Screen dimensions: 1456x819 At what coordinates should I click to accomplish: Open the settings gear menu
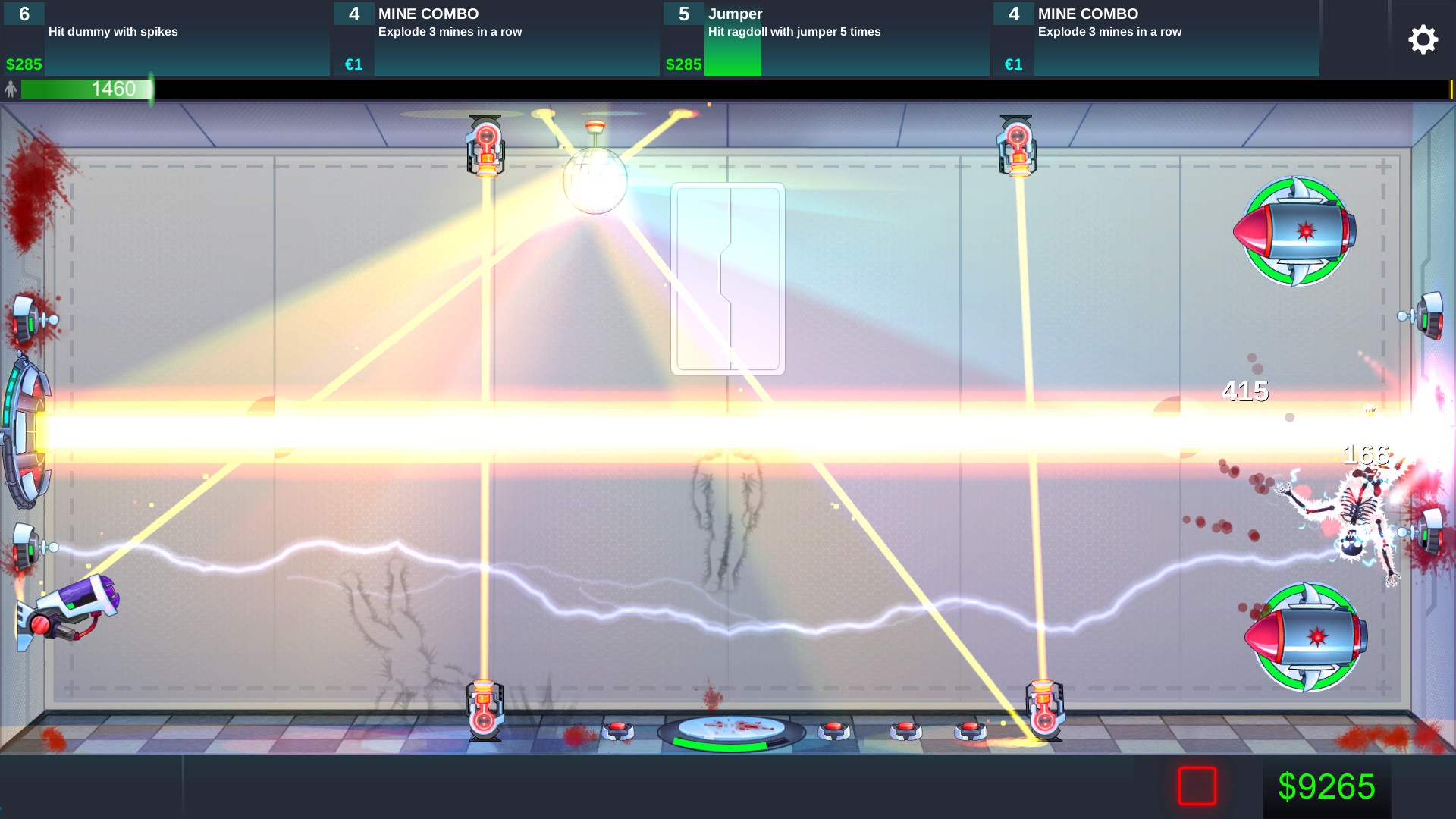1423,39
